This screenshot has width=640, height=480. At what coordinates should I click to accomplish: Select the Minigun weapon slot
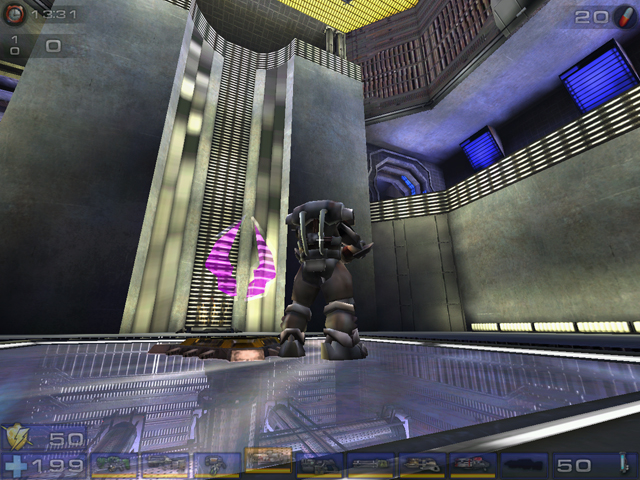click(371, 464)
